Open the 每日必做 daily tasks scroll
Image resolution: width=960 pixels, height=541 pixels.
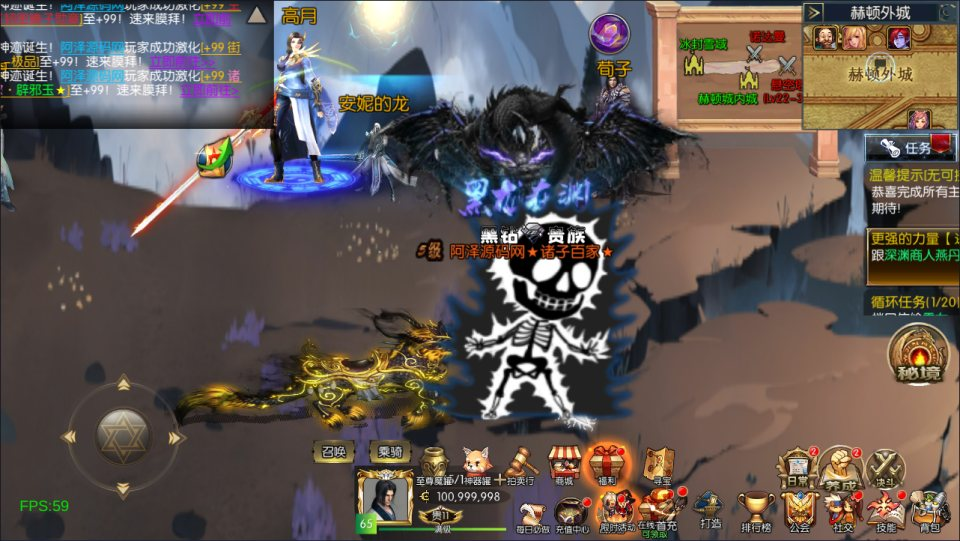tap(533, 511)
